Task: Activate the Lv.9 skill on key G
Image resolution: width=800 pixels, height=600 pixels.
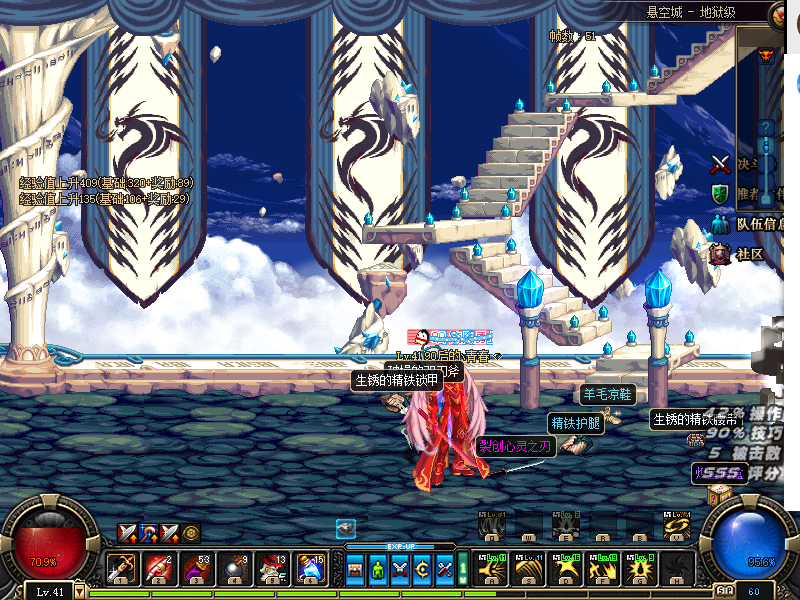Action: pyautogui.click(x=640, y=569)
